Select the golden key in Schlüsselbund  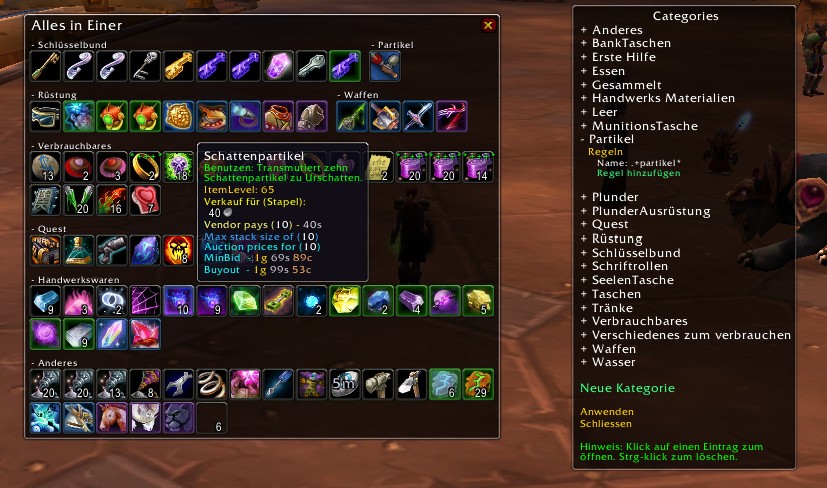coord(177,65)
